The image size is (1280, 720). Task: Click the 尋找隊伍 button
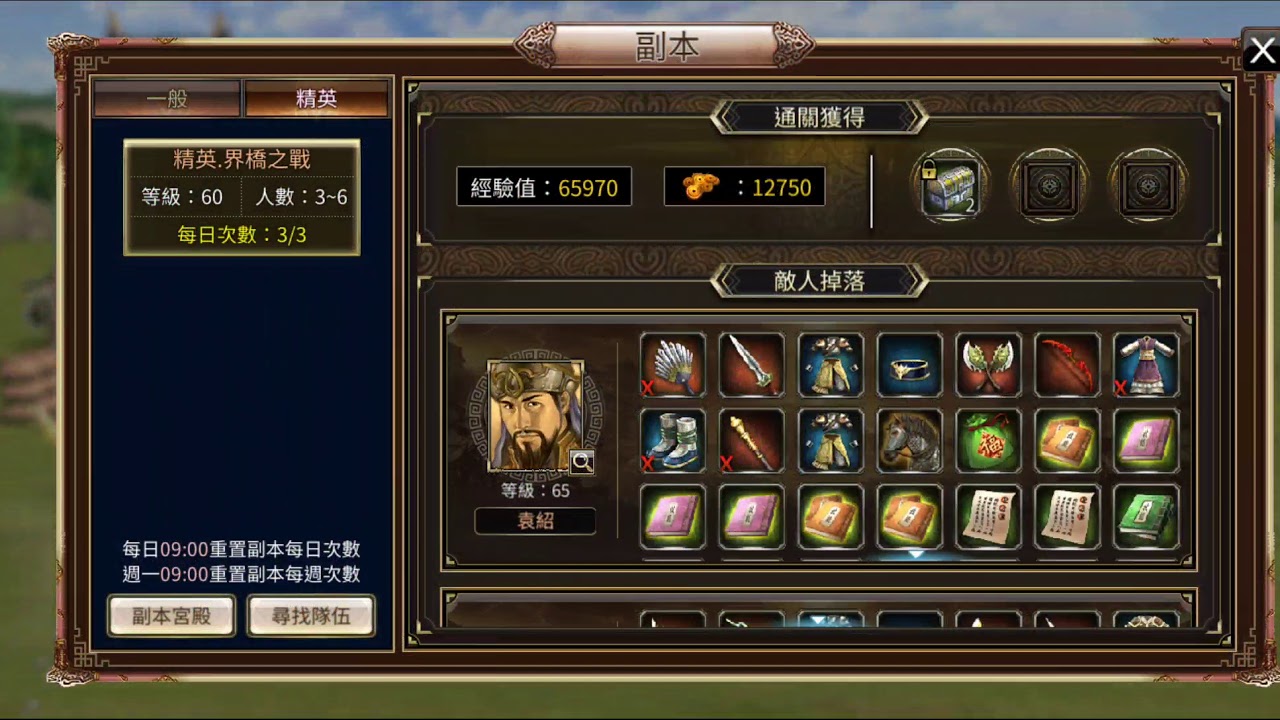(x=311, y=616)
